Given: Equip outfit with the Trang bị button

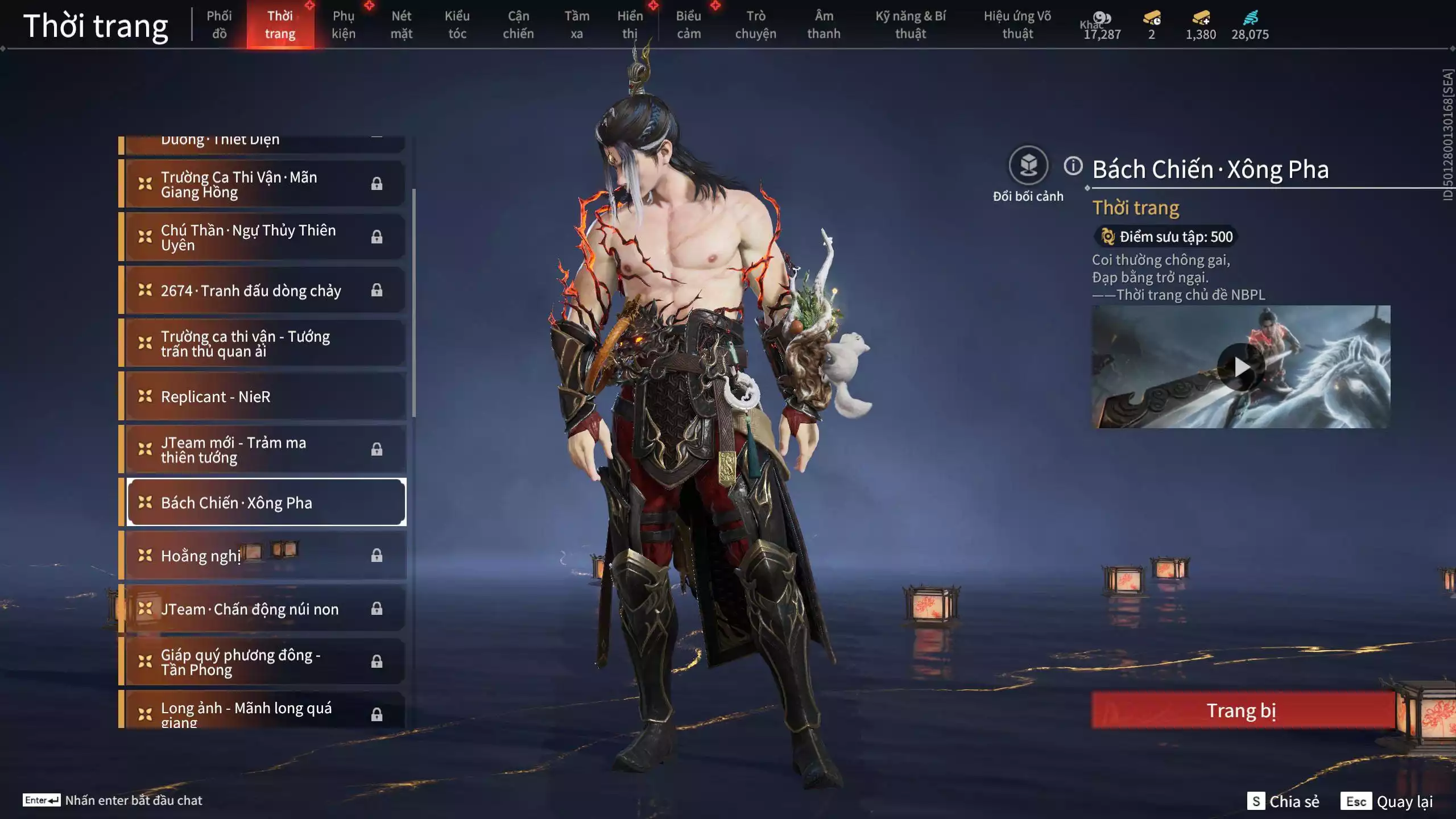Looking at the screenshot, I should coord(1242,710).
